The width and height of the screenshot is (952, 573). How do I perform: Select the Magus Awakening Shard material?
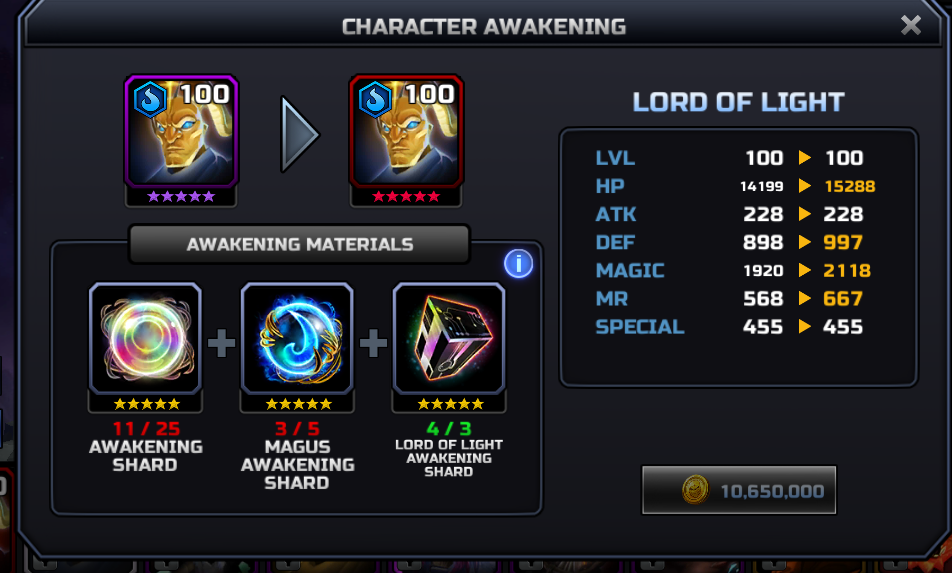(x=297, y=338)
